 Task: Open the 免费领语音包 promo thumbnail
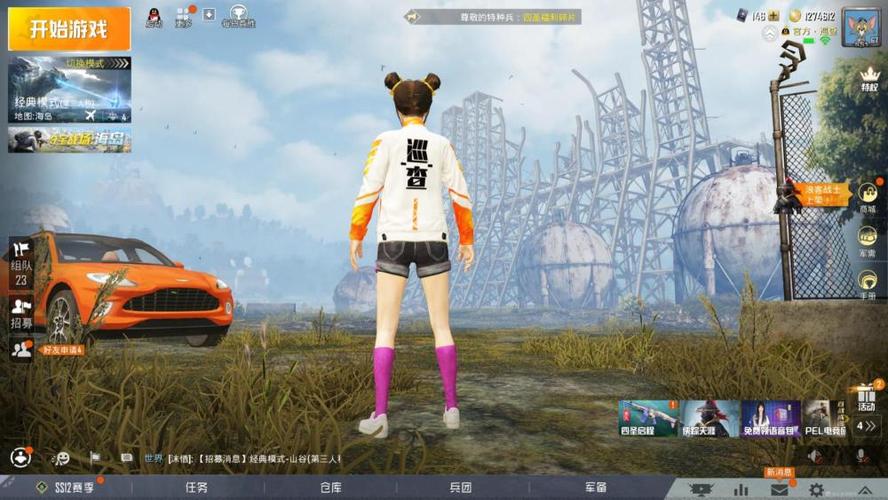[x=771, y=418]
